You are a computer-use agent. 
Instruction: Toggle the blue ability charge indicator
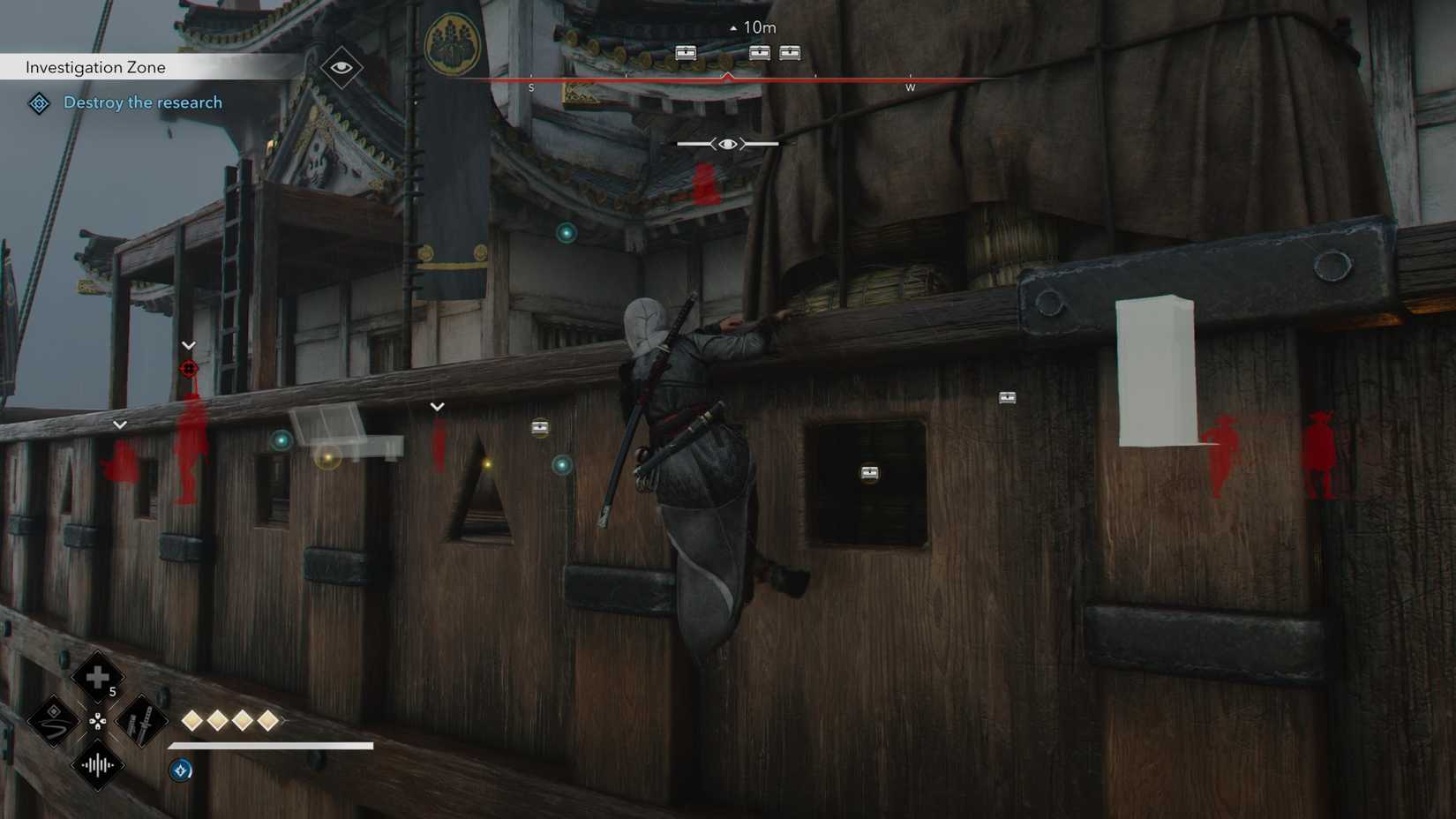[x=180, y=769]
